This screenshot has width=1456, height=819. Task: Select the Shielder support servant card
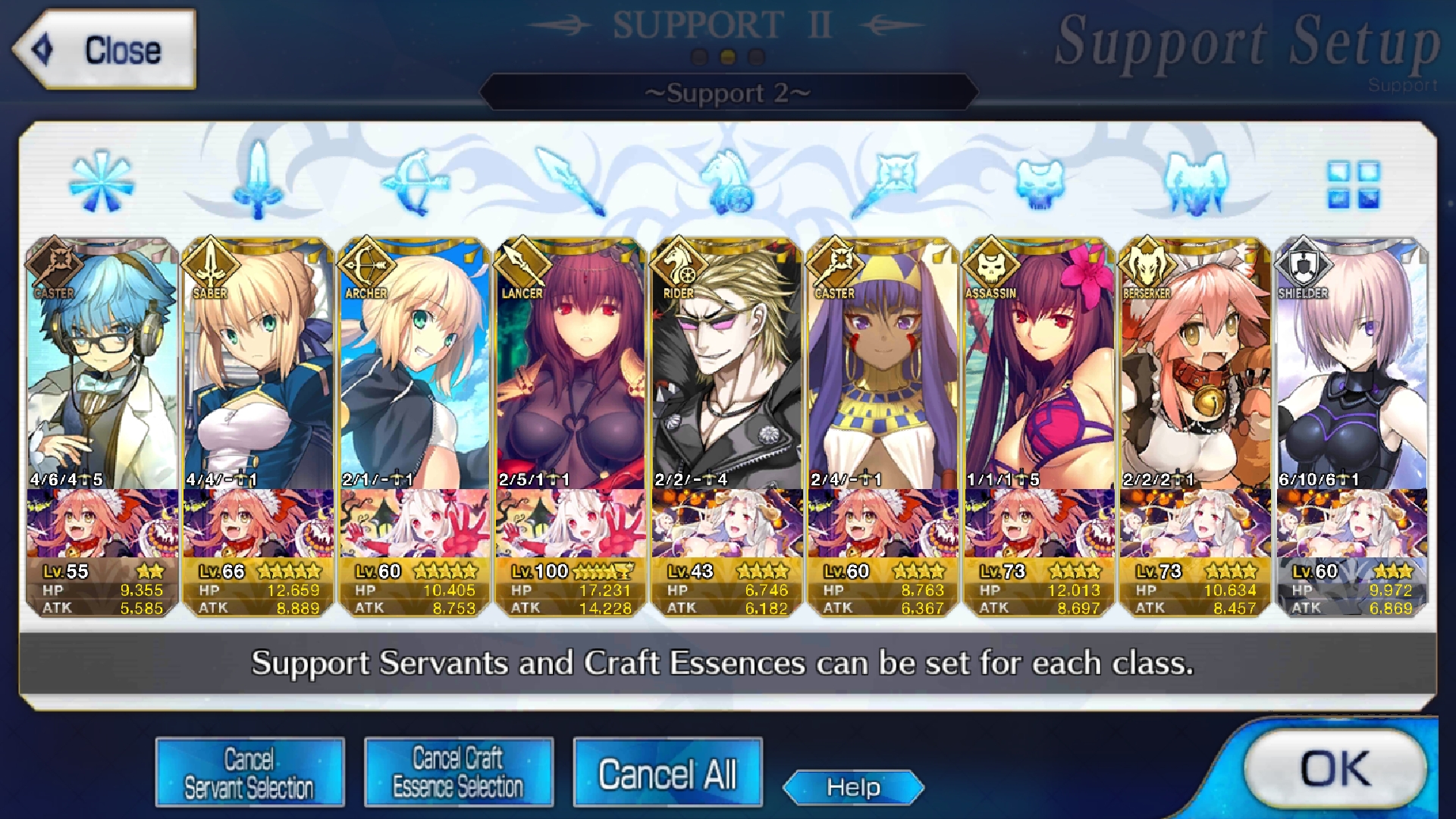click(1352, 364)
